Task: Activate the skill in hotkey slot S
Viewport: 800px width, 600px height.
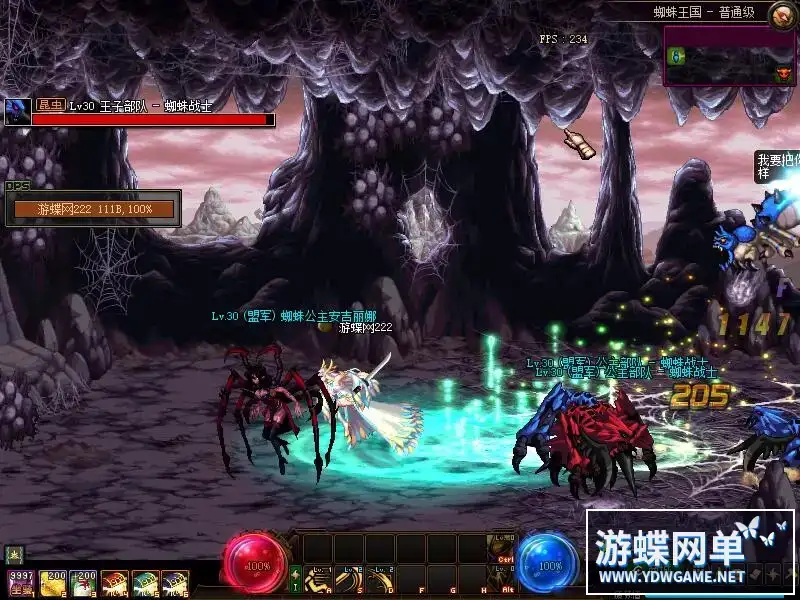Action: 348,579
